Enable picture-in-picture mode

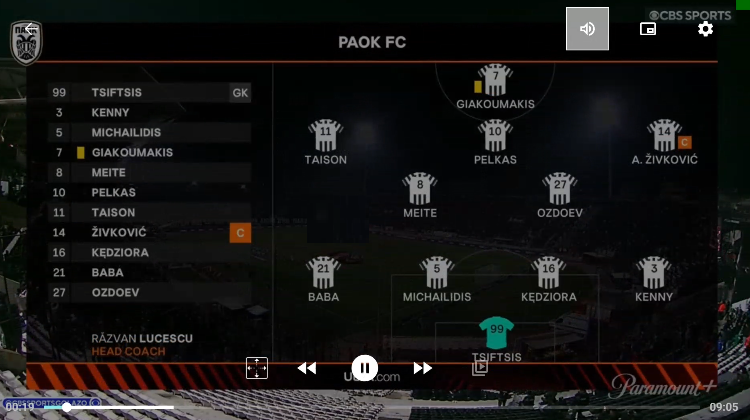(648, 29)
